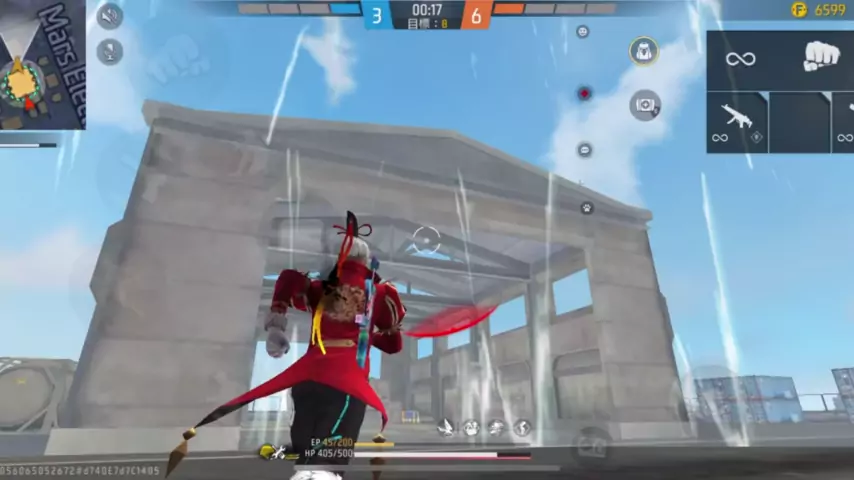The width and height of the screenshot is (854, 480).
Task: Use the medkit heal button
Action: click(645, 104)
